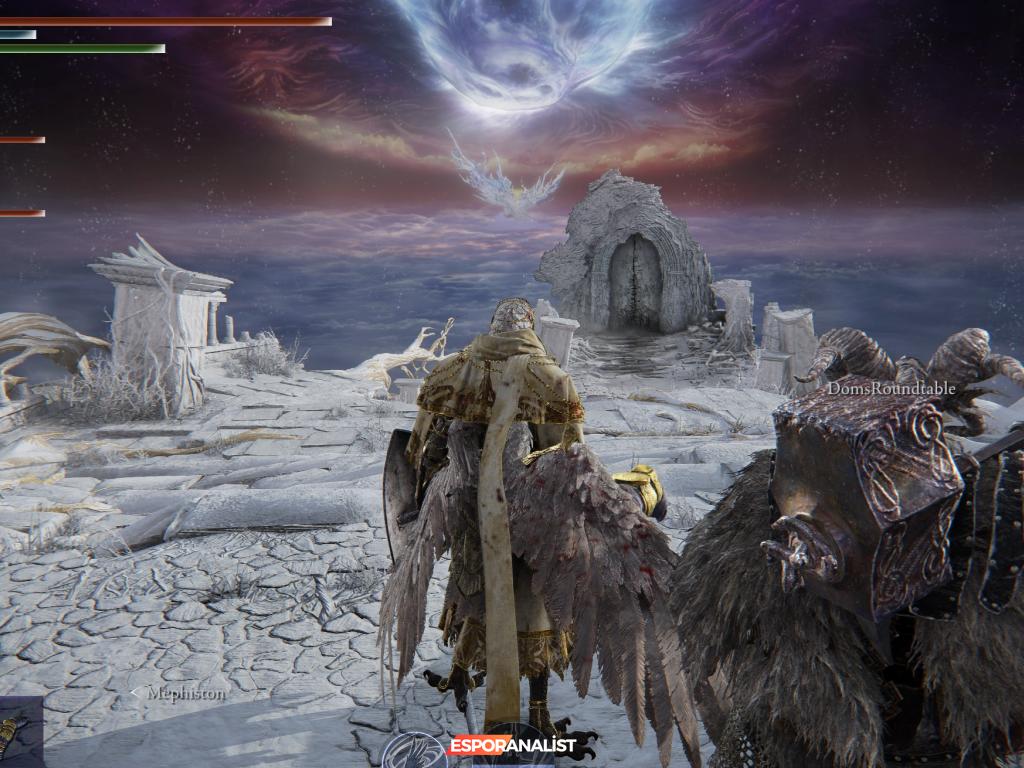This screenshot has width=1024, height=768.
Task: Click the ESPORANALIST watermark logo
Action: (511, 745)
